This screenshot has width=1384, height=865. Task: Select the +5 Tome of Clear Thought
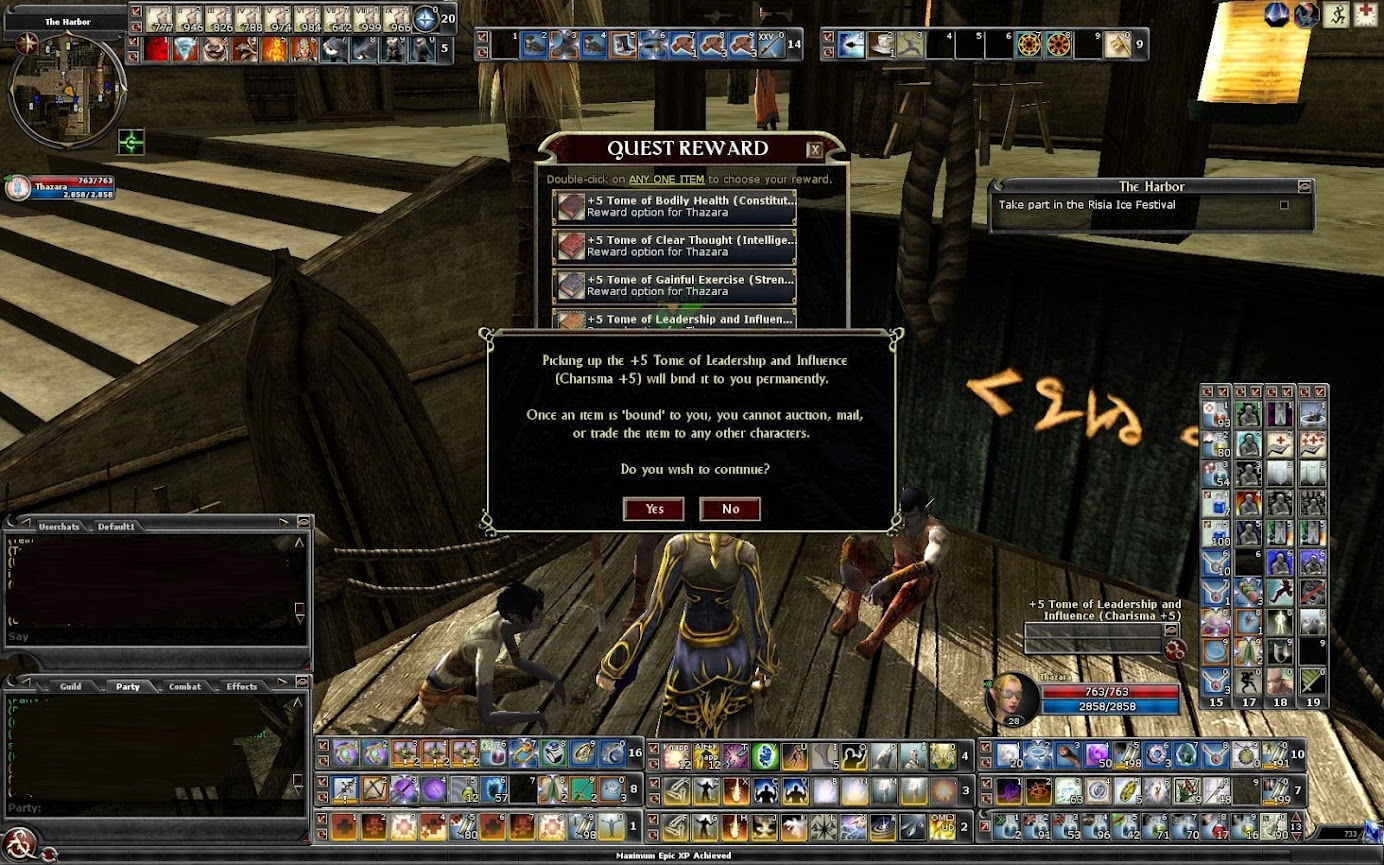[x=674, y=246]
